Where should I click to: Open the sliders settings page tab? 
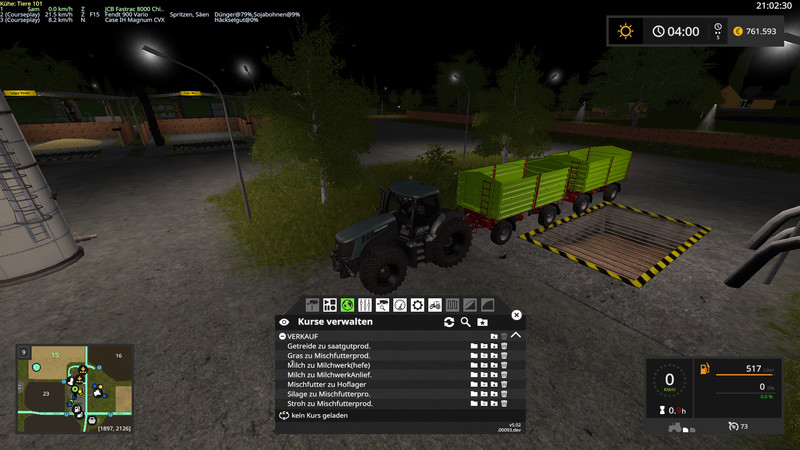point(365,304)
